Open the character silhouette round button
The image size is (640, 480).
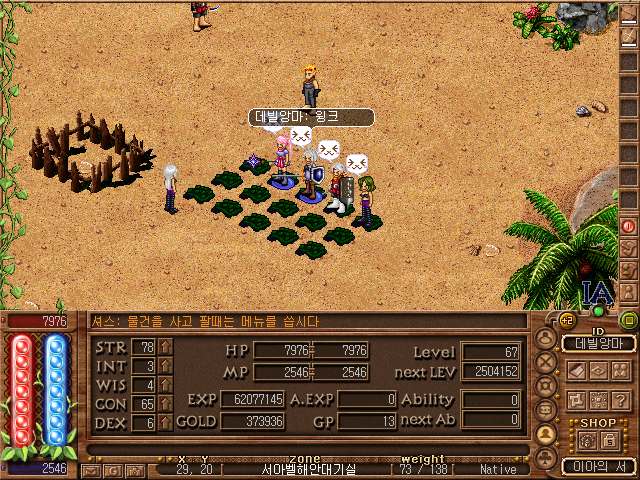tap(545, 339)
